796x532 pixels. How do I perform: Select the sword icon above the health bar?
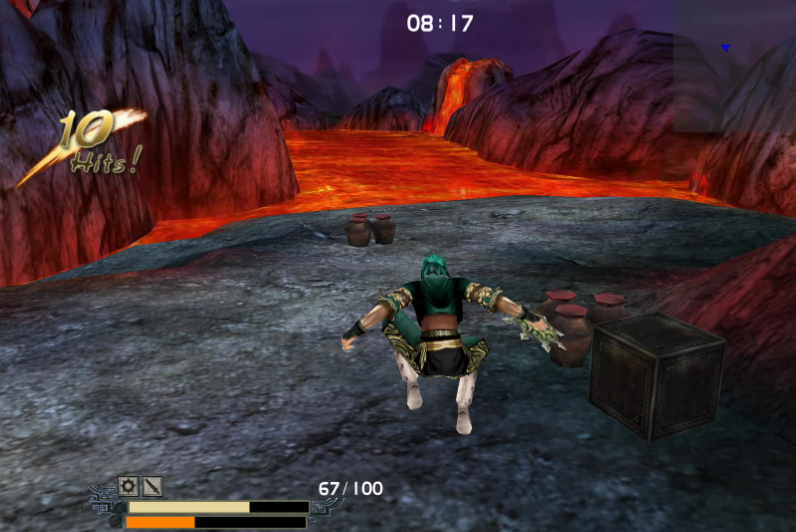(152, 487)
